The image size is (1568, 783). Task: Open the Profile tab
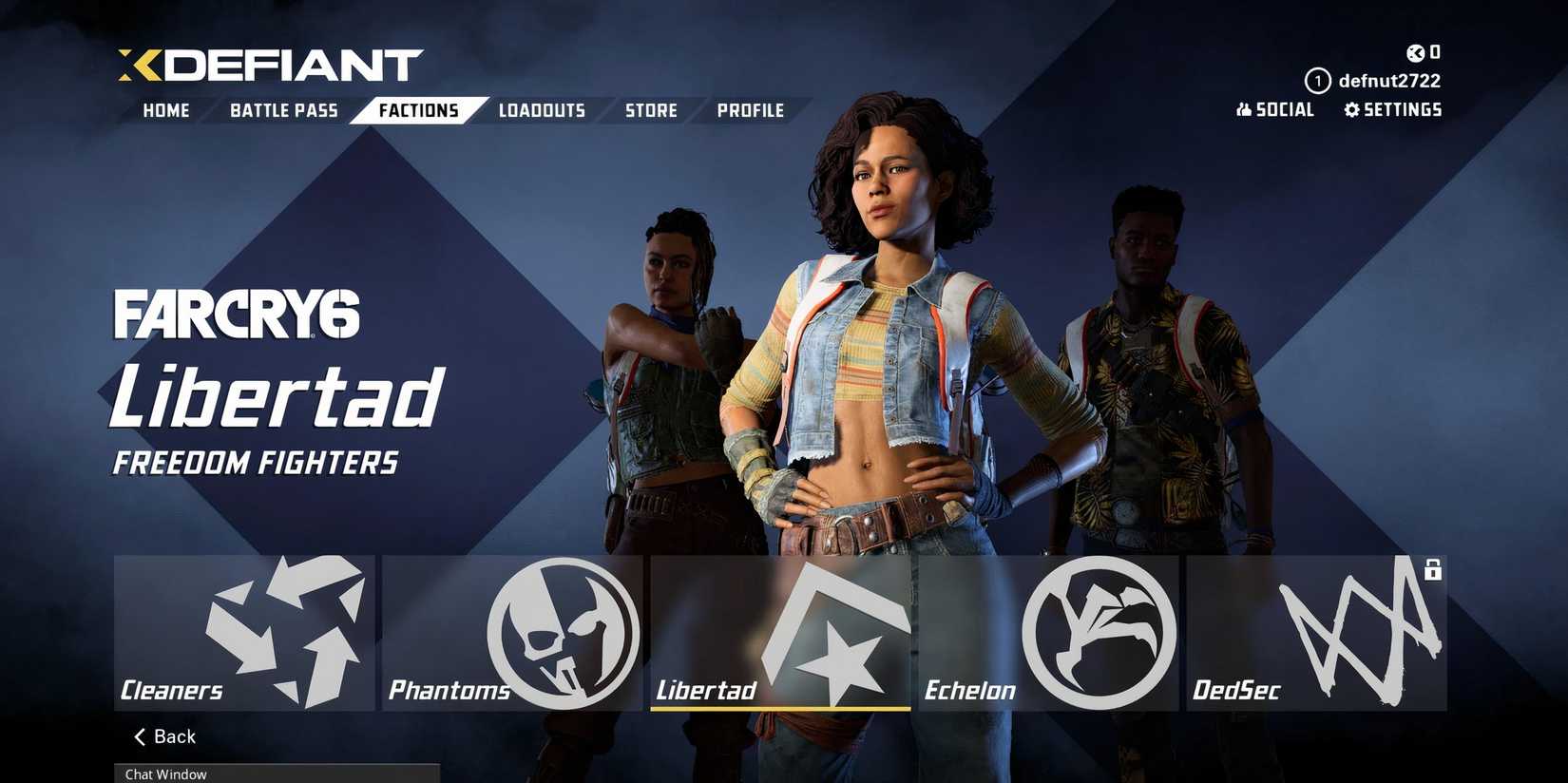tap(751, 110)
